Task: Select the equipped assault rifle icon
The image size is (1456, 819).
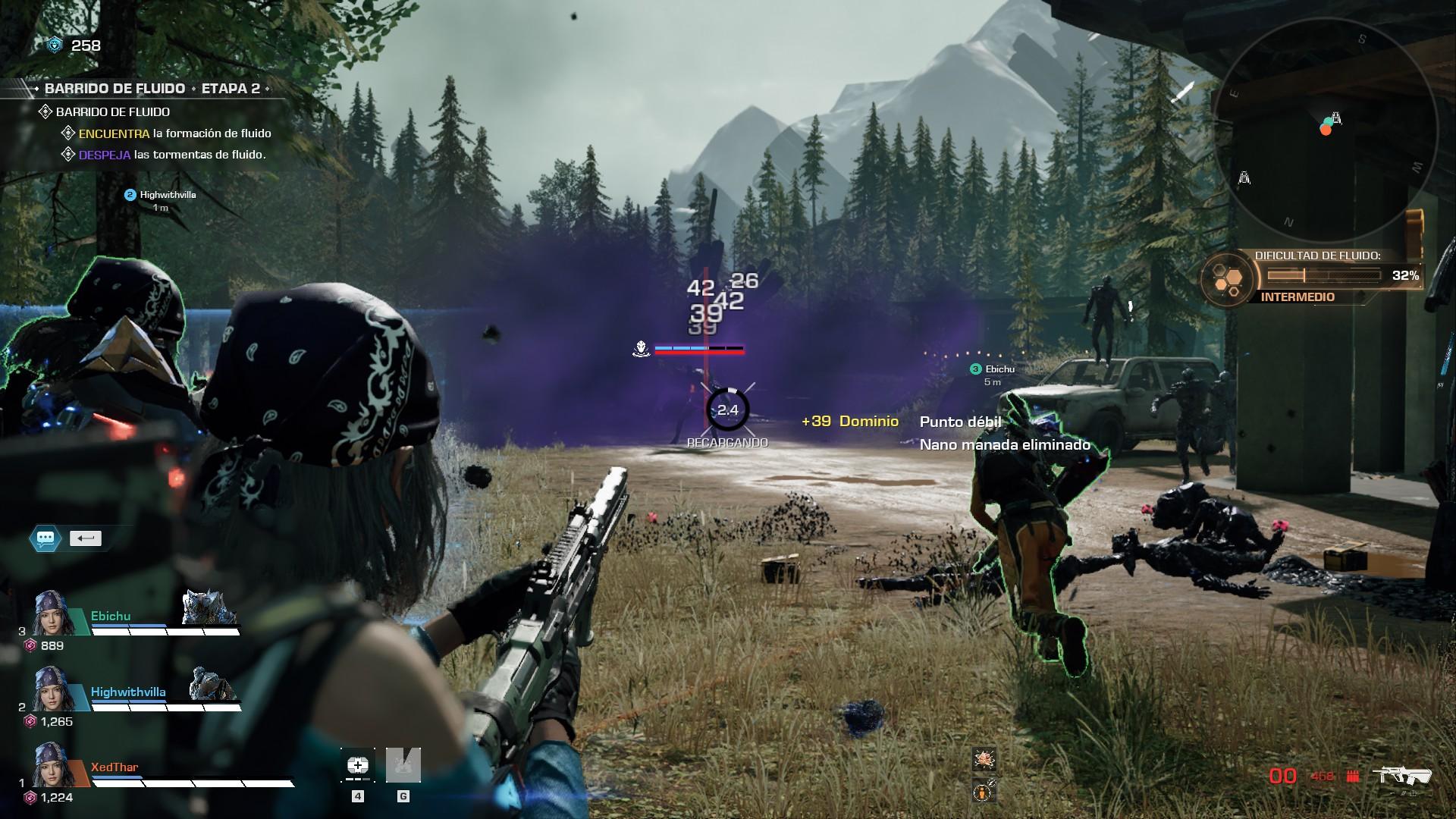Action: [1405, 776]
